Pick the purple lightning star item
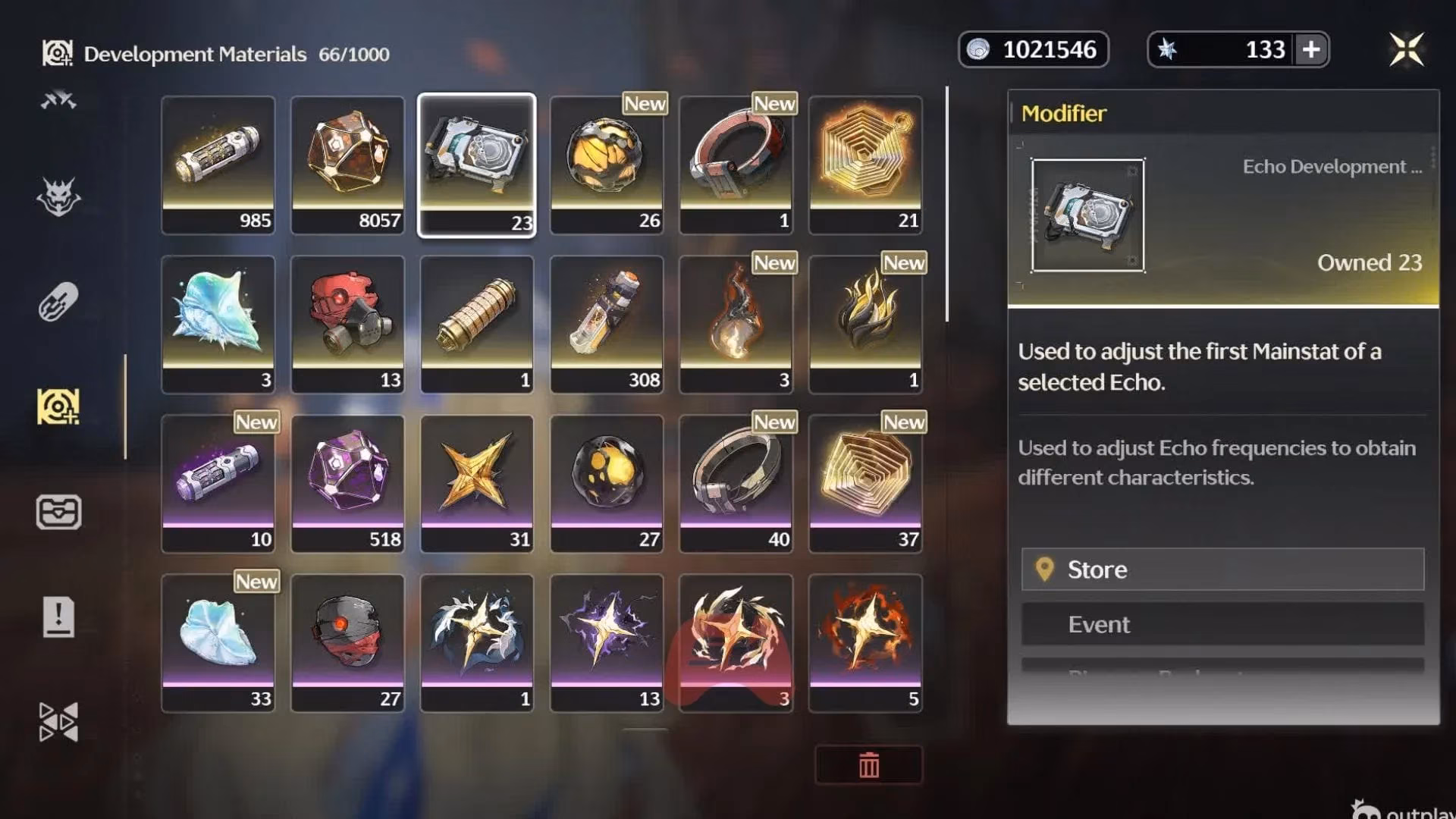Viewport: 1456px width, 819px height. coord(607,642)
